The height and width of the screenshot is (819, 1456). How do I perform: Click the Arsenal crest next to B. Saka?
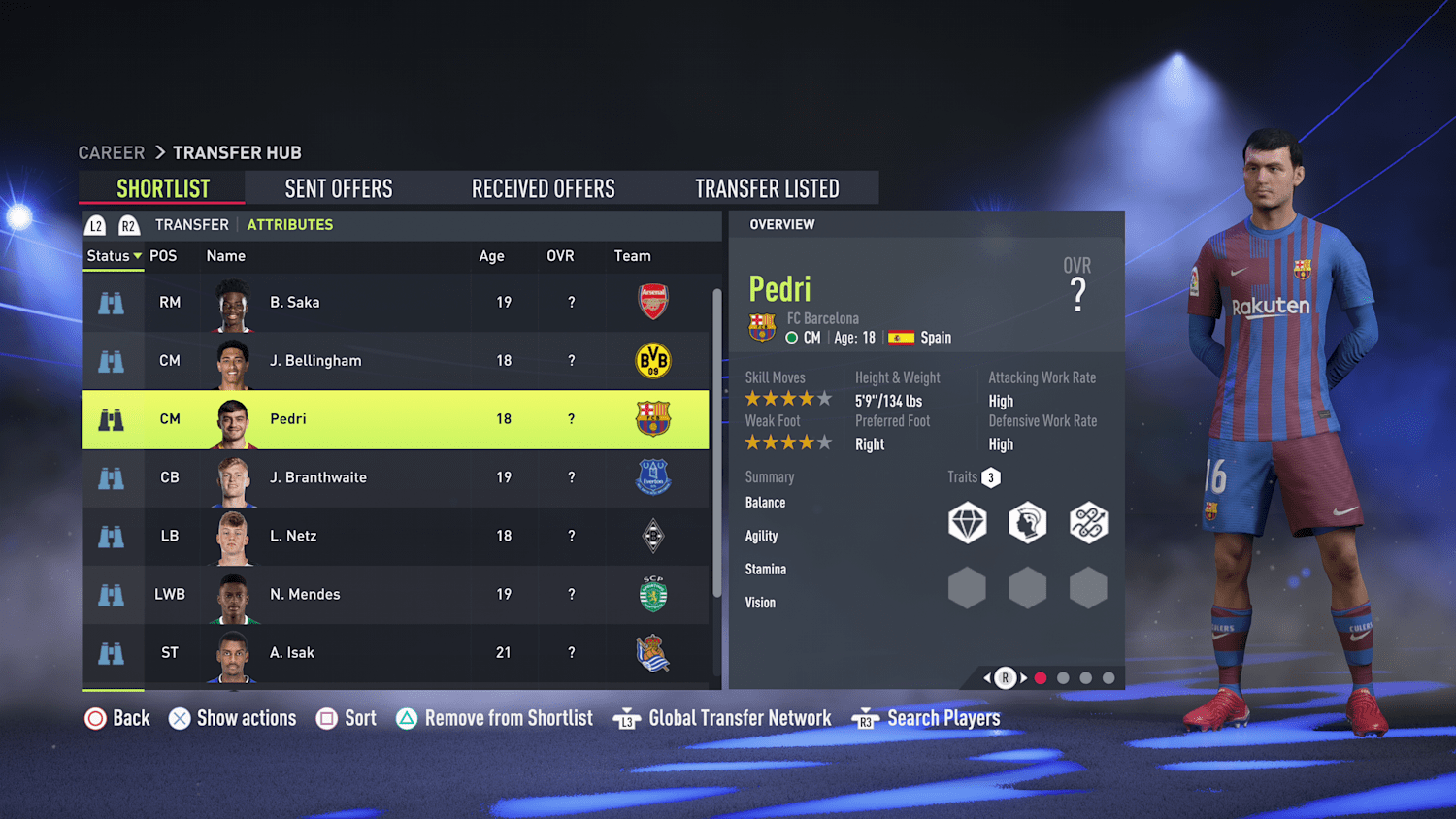coord(652,302)
